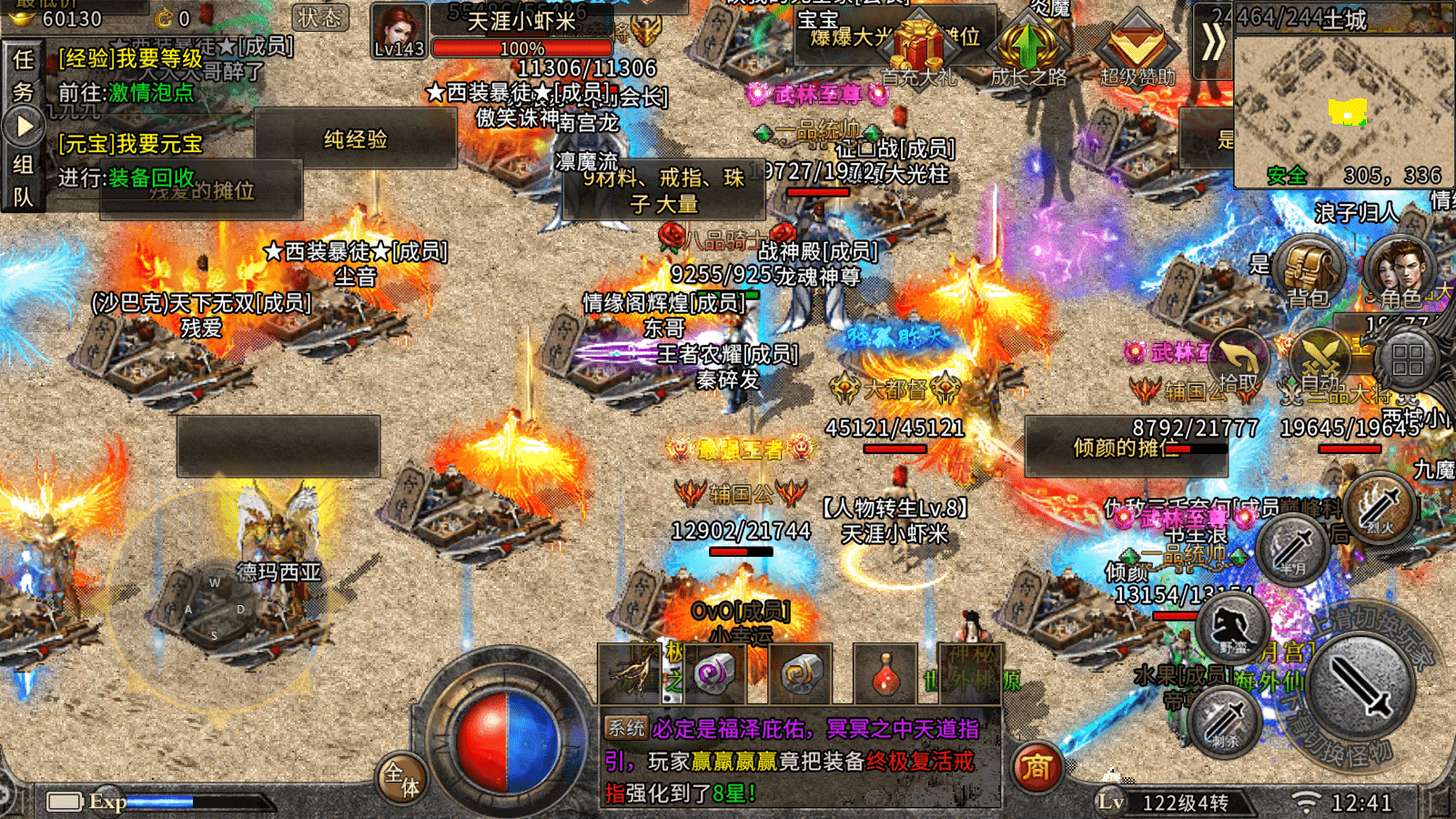Switch to the 组队 team tab
Image resolution: width=1456 pixels, height=819 pixels.
pyautogui.click(x=23, y=180)
